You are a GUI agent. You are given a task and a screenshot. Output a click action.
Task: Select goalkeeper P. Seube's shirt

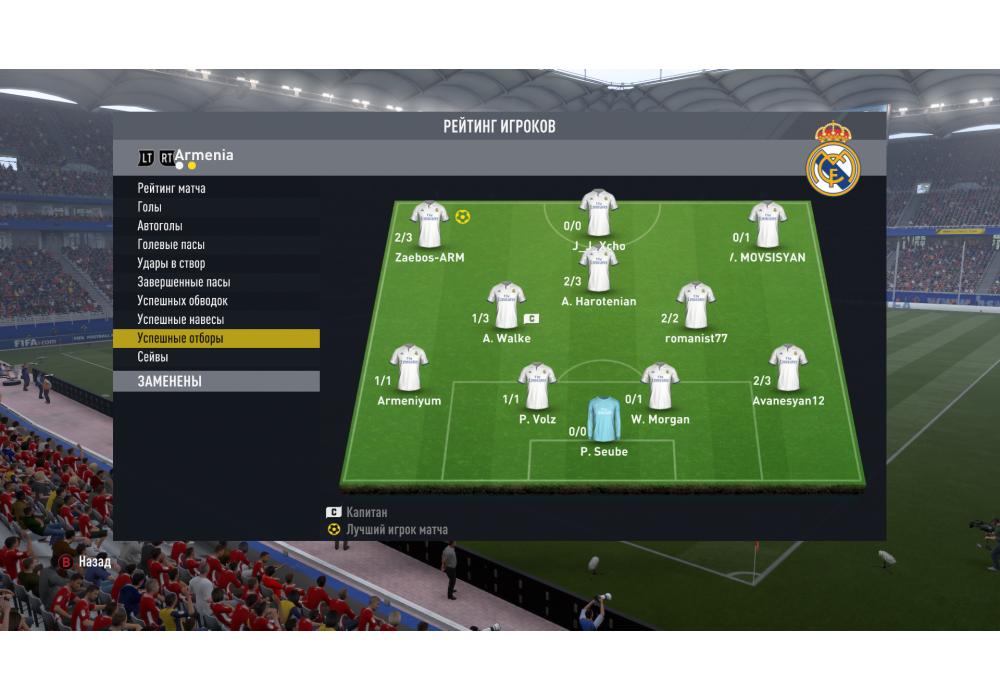coord(603,419)
